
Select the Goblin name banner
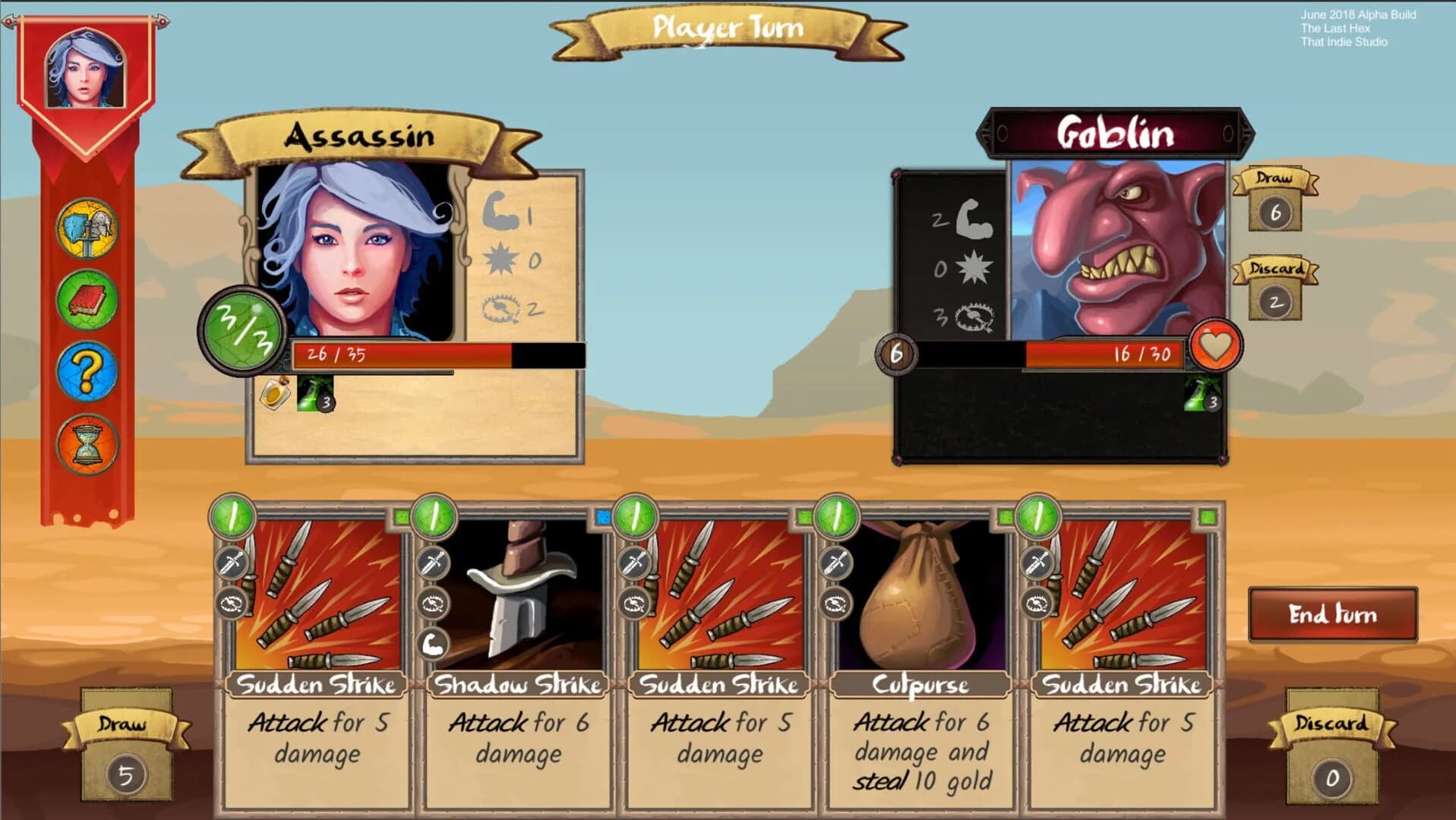[1117, 133]
